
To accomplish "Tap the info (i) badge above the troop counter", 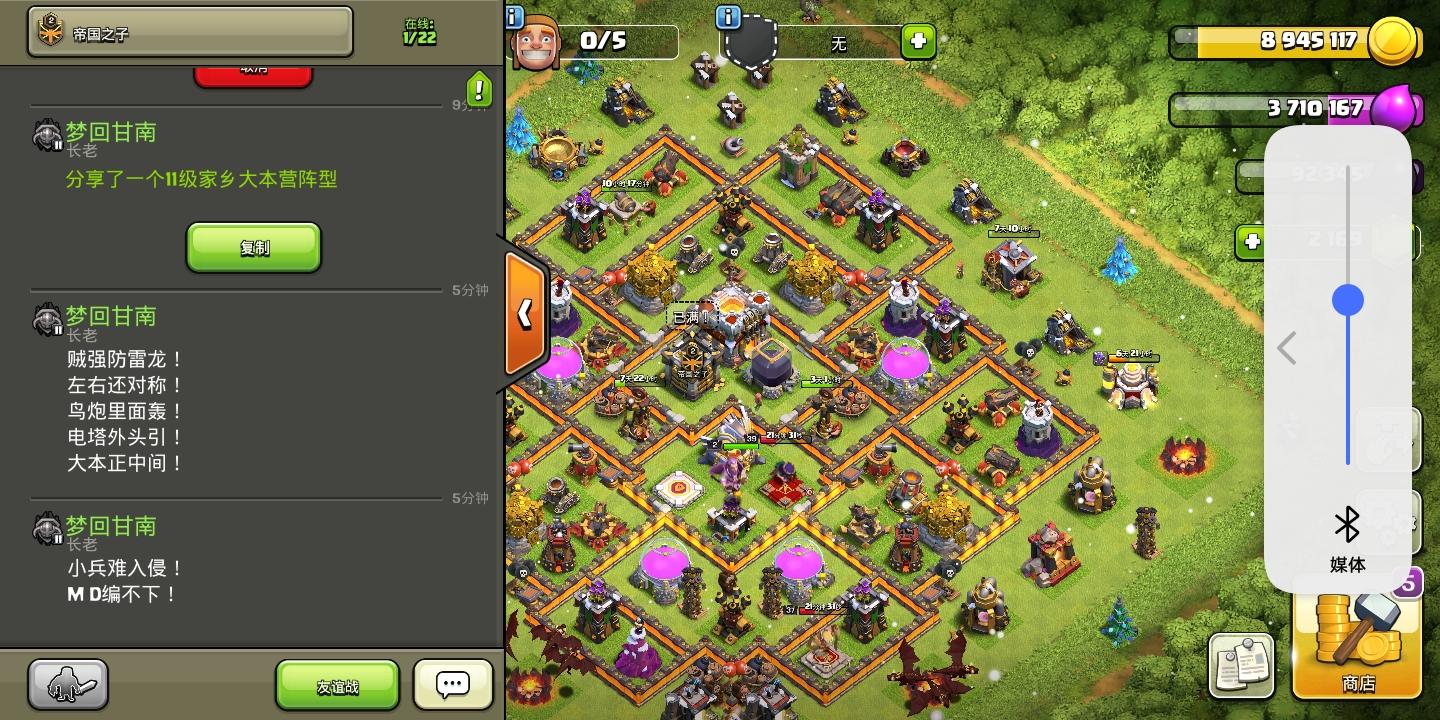I will click(x=513, y=15).
